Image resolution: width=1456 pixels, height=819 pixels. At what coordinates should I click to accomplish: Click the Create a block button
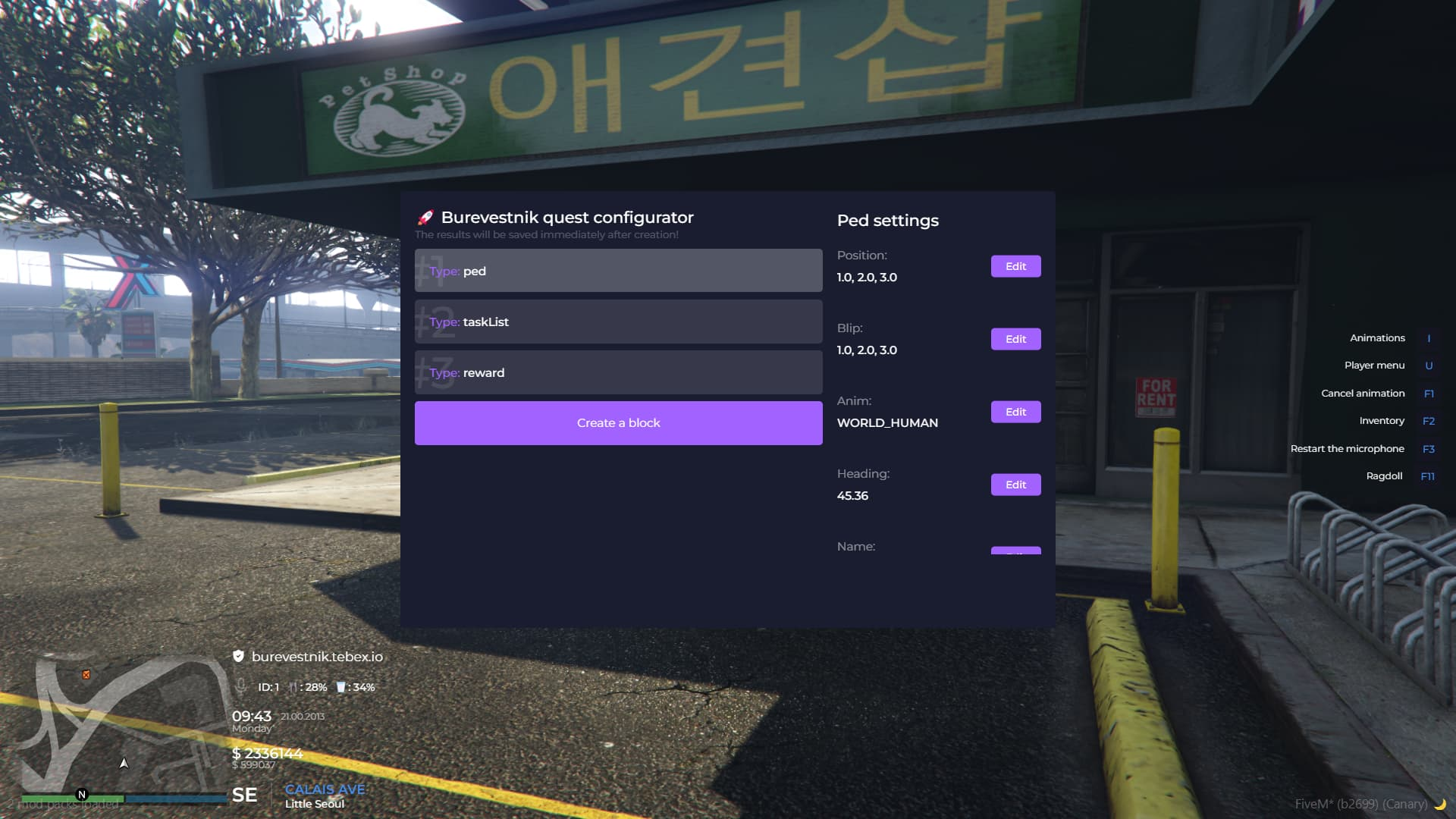[x=618, y=423]
